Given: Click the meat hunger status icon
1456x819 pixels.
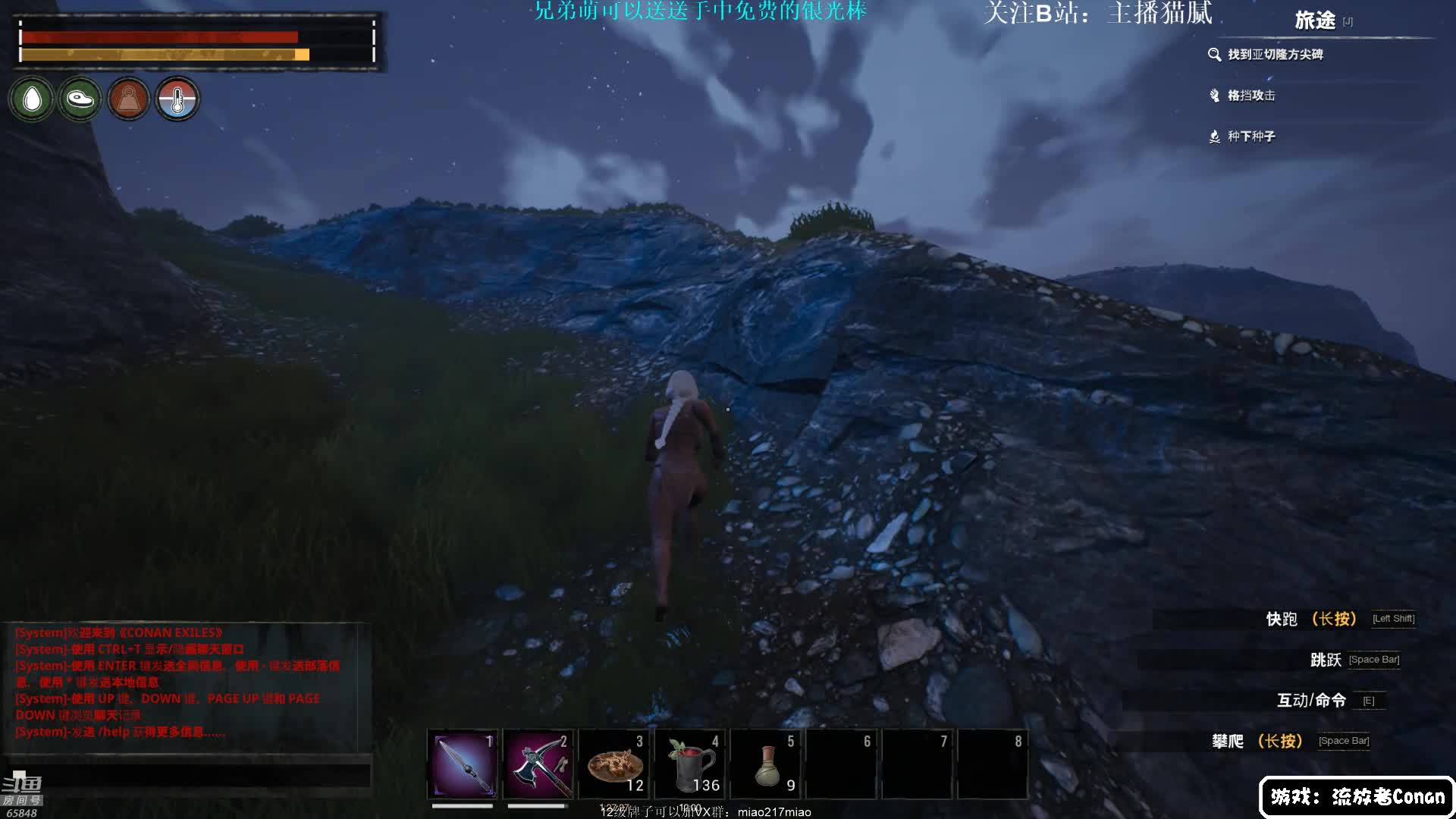Looking at the screenshot, I should [80, 99].
